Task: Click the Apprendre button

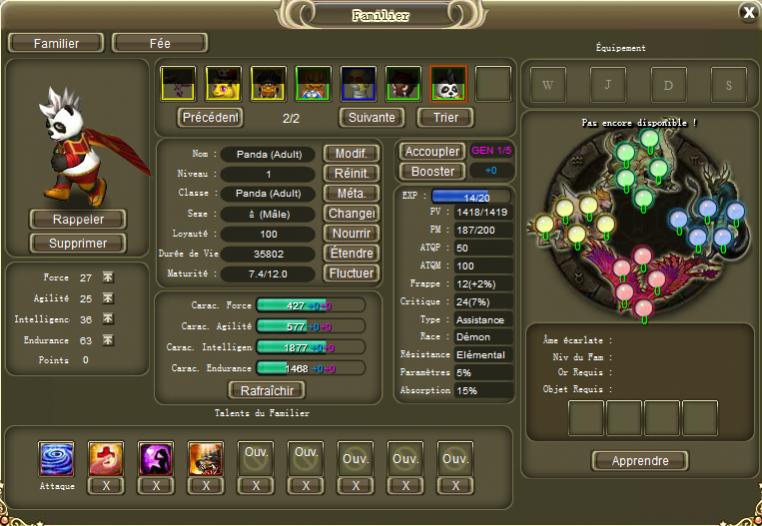Action: point(640,461)
